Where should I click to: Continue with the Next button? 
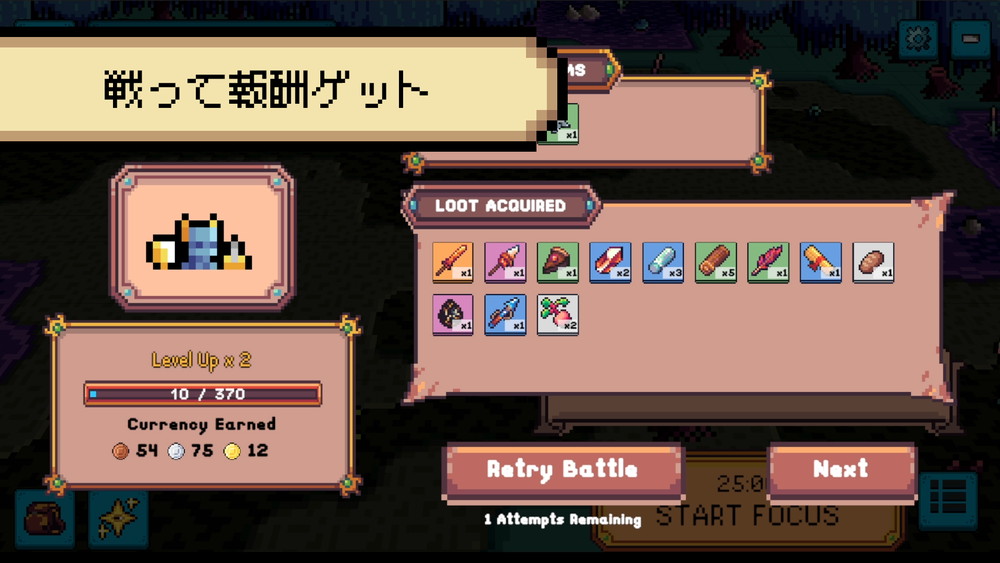point(841,470)
